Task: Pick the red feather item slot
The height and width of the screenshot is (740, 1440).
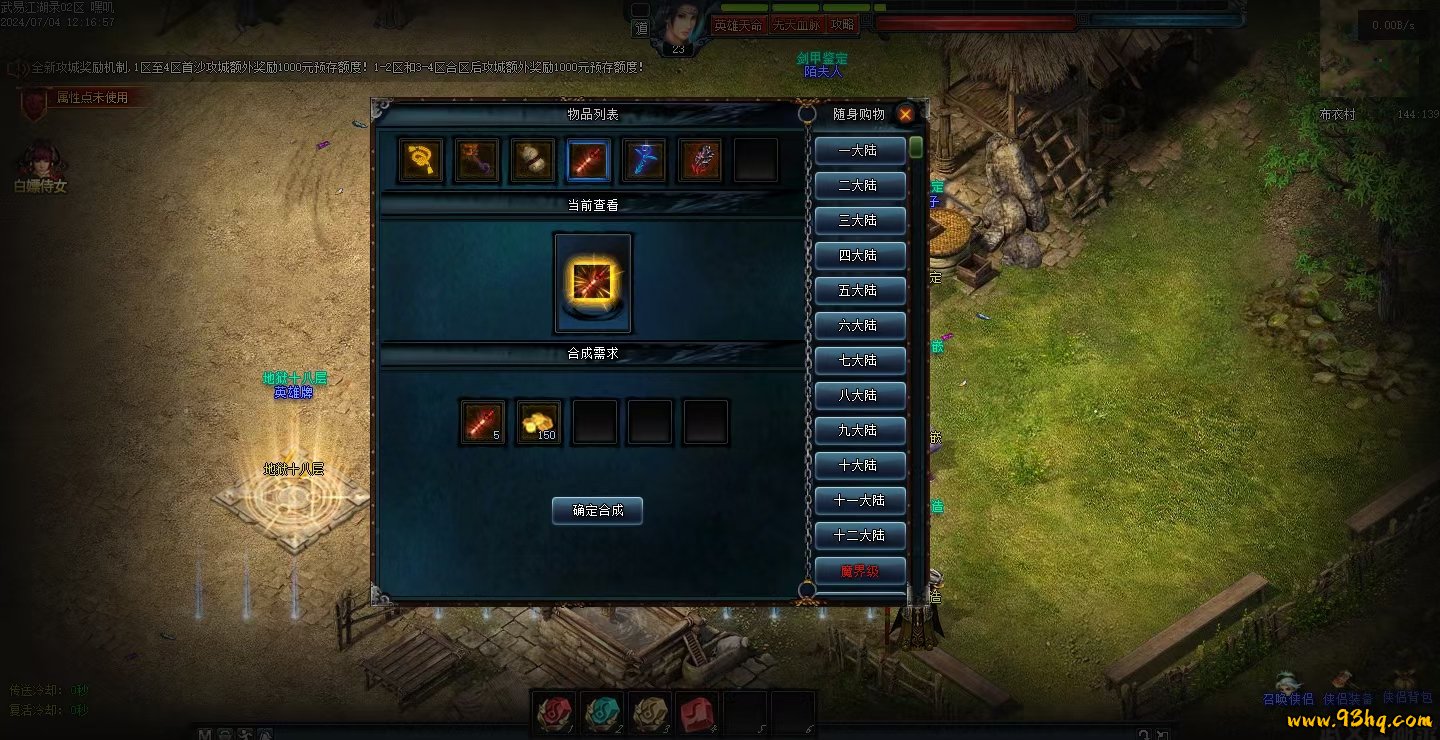Action: (x=700, y=160)
